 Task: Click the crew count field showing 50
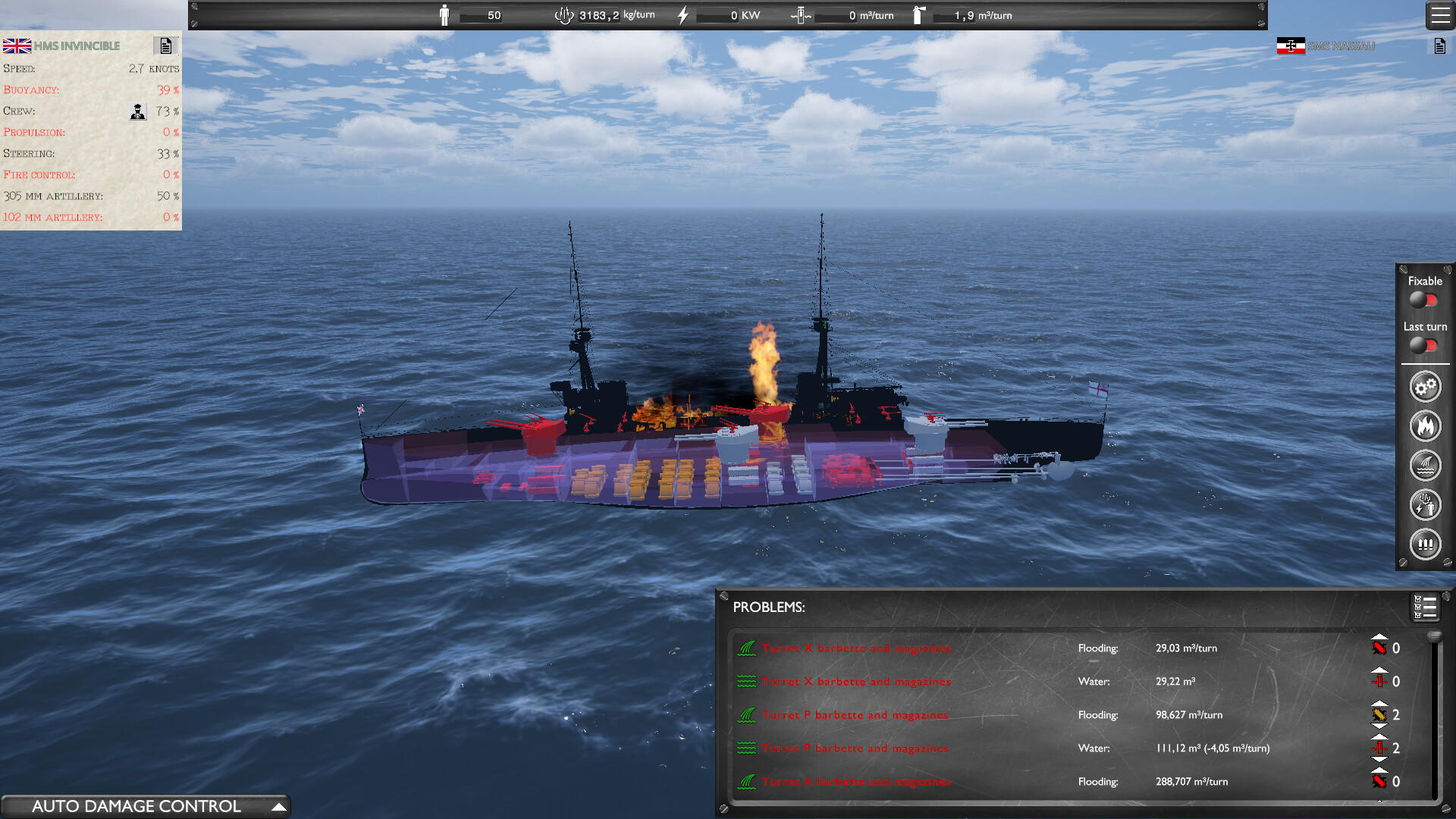(x=481, y=14)
